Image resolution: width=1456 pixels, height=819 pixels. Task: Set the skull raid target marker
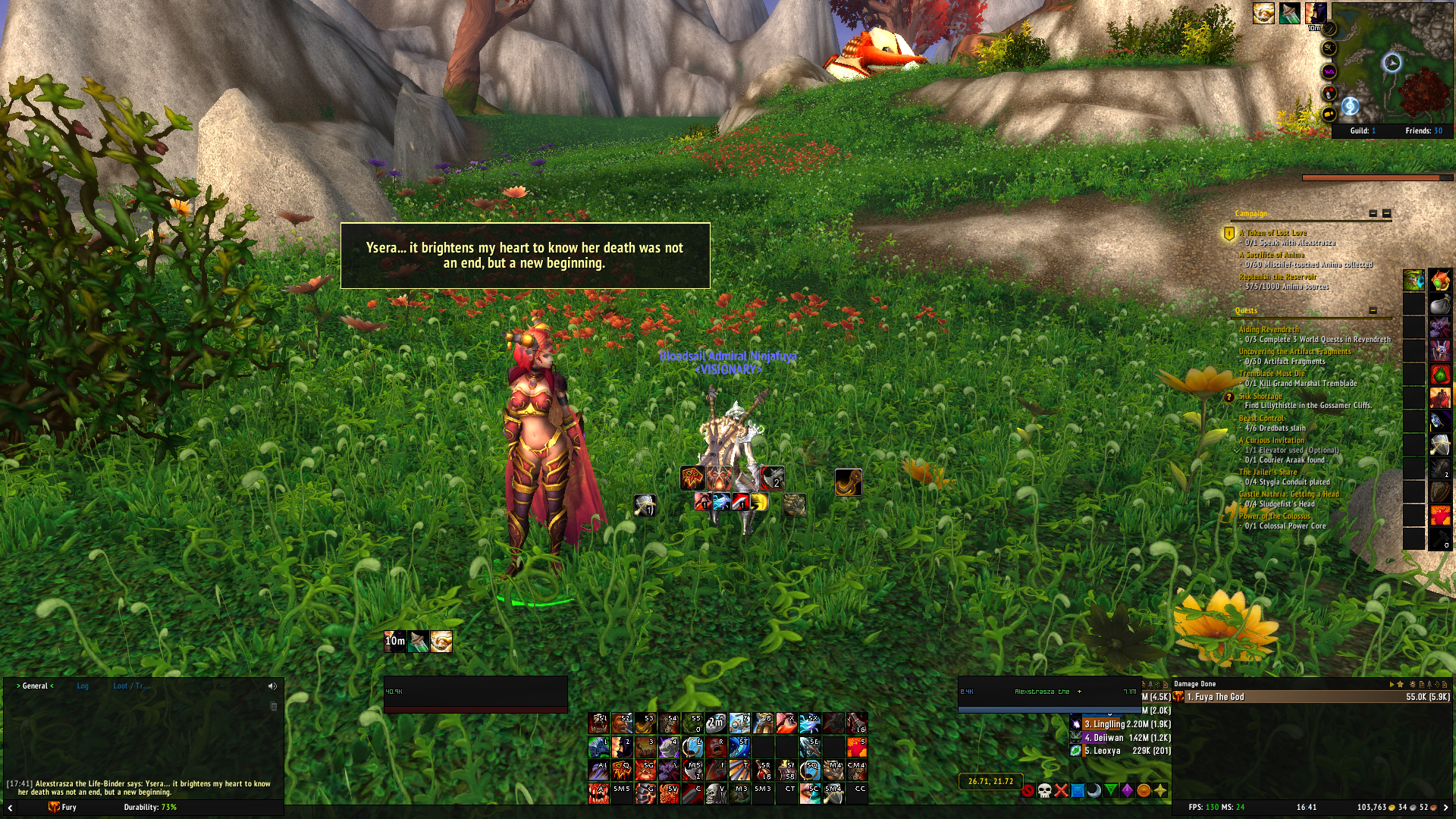tap(1044, 791)
